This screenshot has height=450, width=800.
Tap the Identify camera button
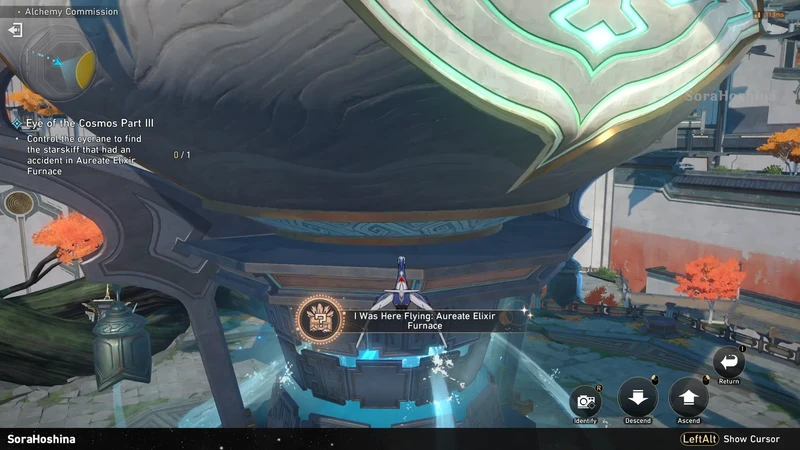pos(586,402)
